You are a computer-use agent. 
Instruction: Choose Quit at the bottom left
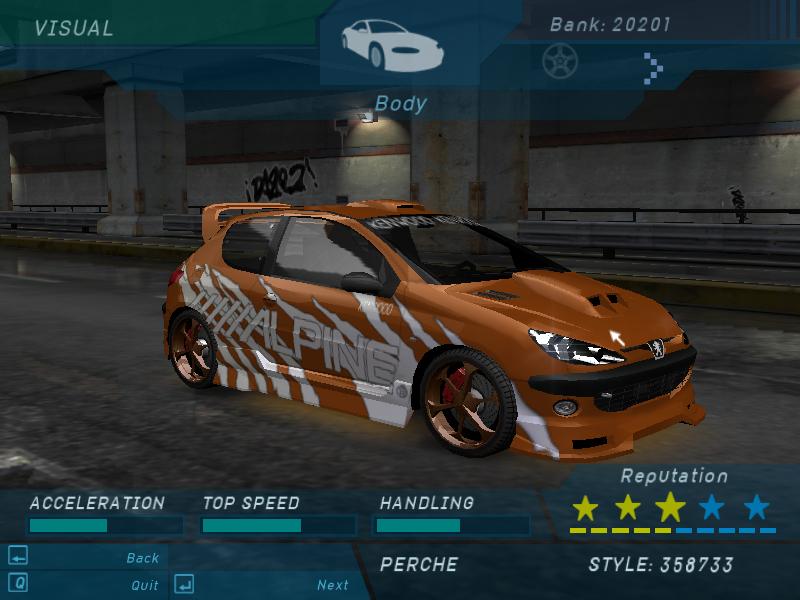click(x=145, y=585)
